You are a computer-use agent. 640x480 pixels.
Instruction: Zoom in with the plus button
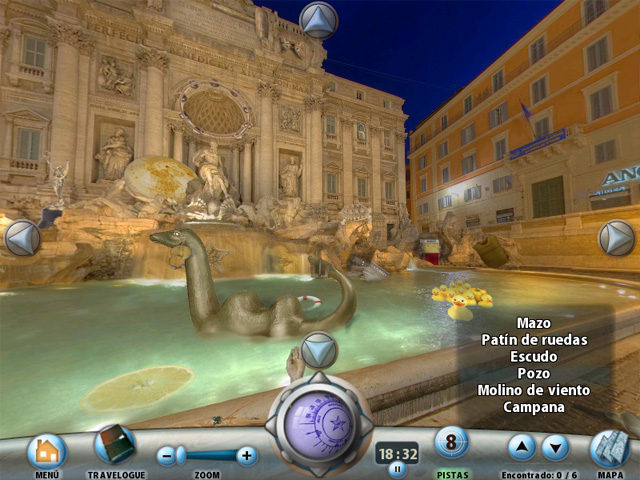click(x=247, y=456)
